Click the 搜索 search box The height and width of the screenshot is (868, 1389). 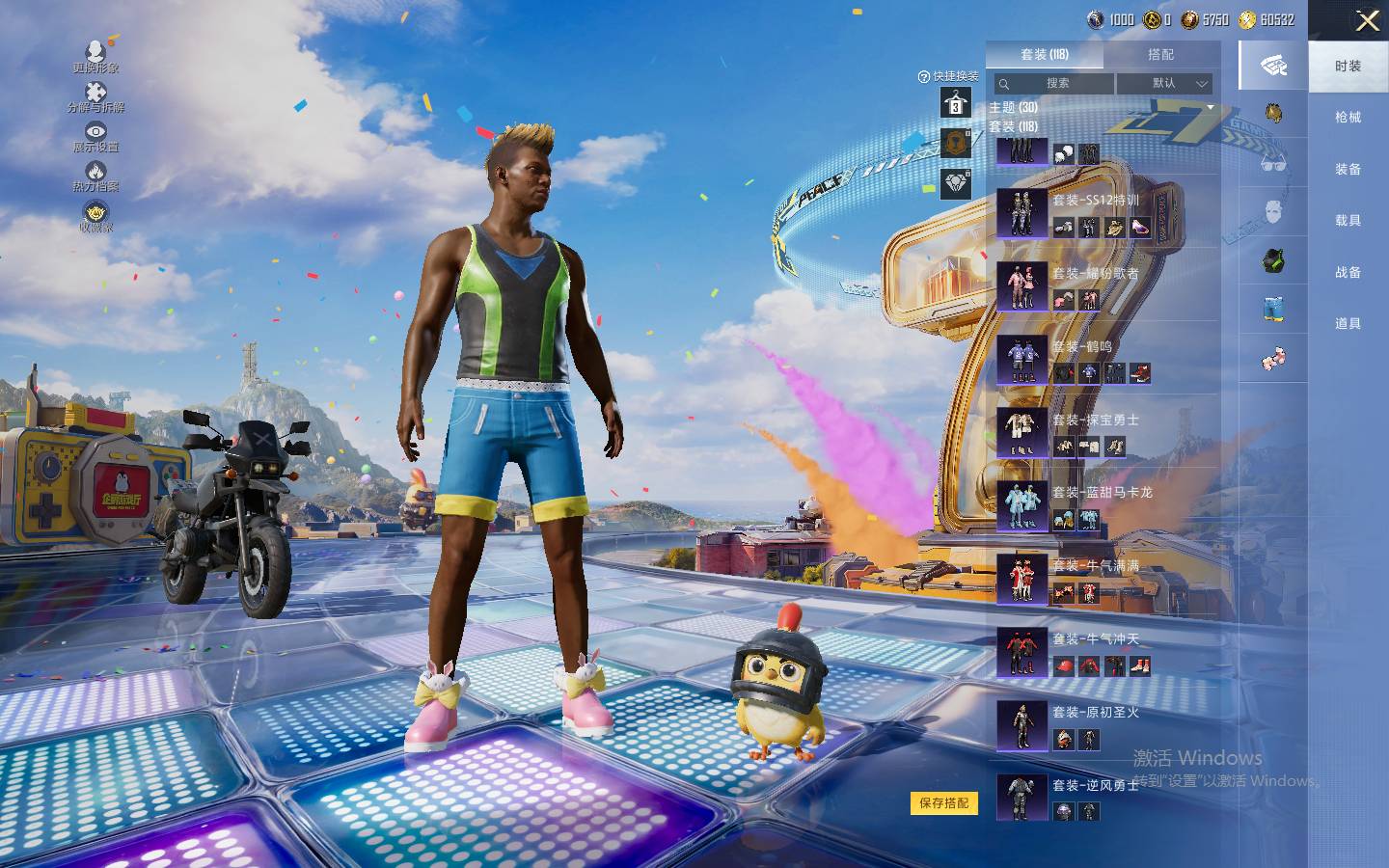[x=1053, y=84]
